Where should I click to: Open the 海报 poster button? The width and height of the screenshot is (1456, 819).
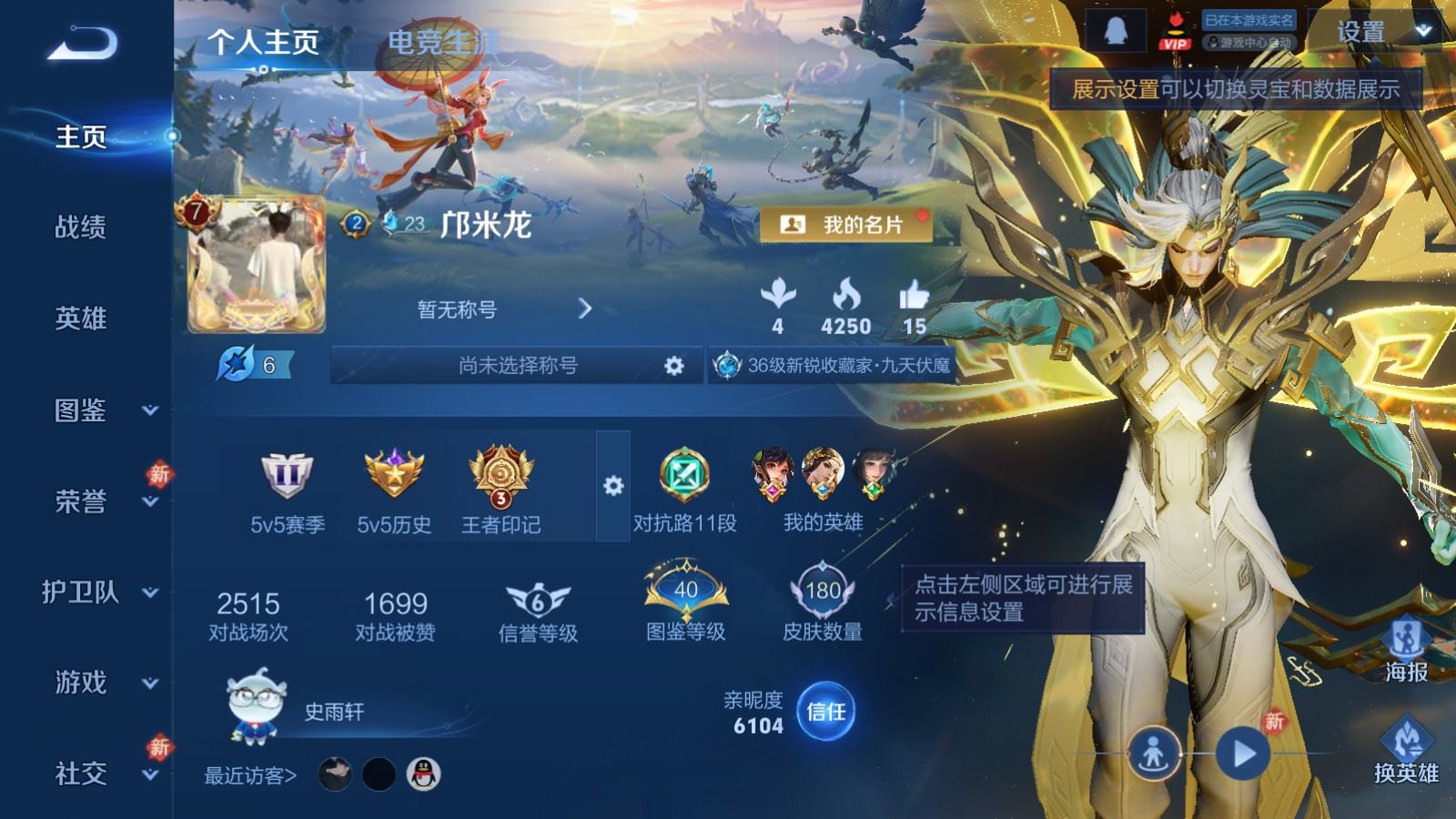pyautogui.click(x=1406, y=648)
